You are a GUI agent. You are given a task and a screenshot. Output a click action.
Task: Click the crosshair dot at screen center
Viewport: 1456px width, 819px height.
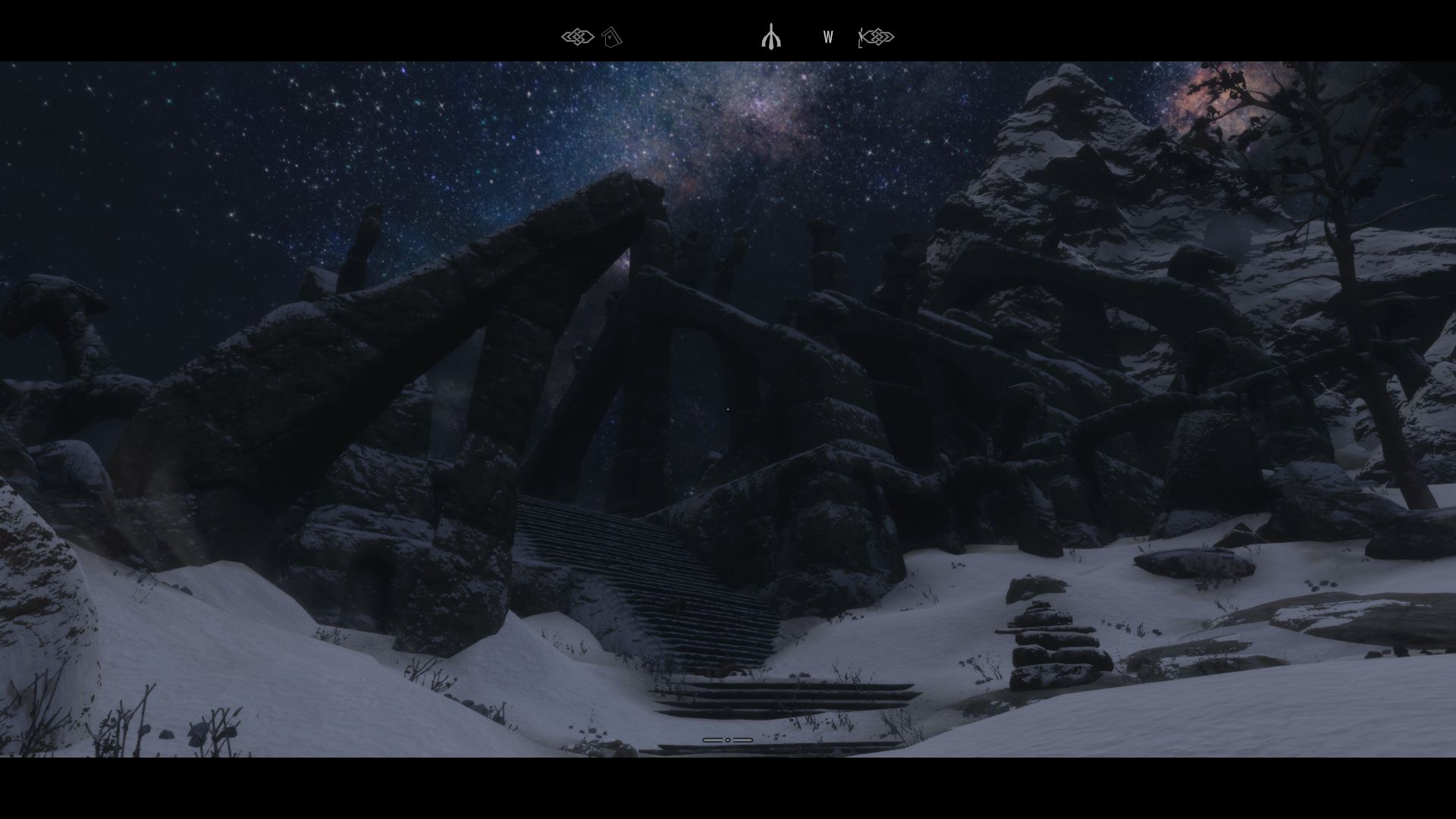coord(728,409)
